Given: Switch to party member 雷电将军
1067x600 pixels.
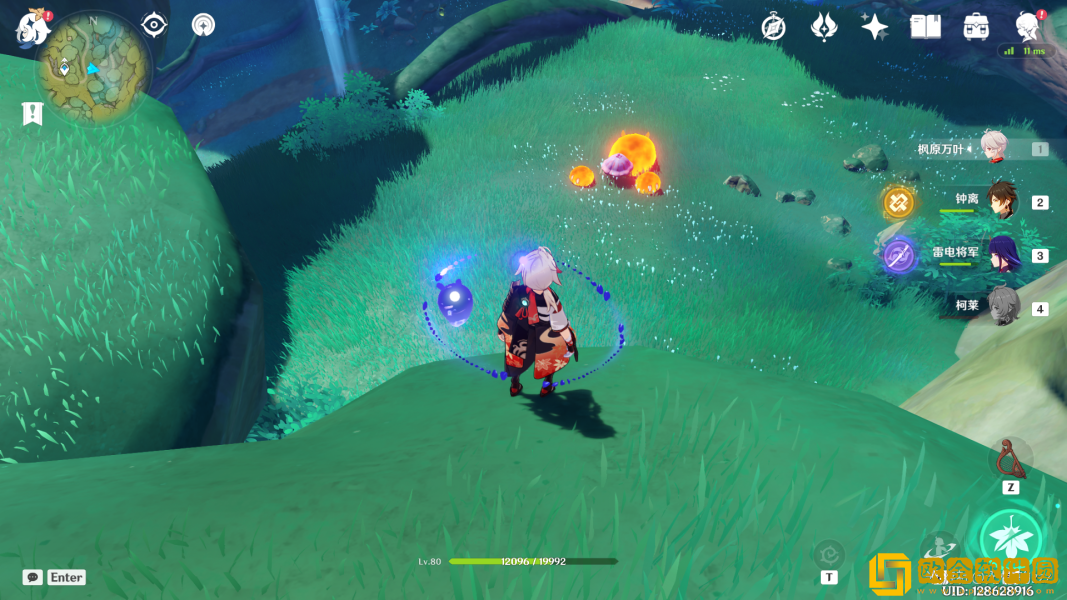Looking at the screenshot, I should click(x=1002, y=254).
